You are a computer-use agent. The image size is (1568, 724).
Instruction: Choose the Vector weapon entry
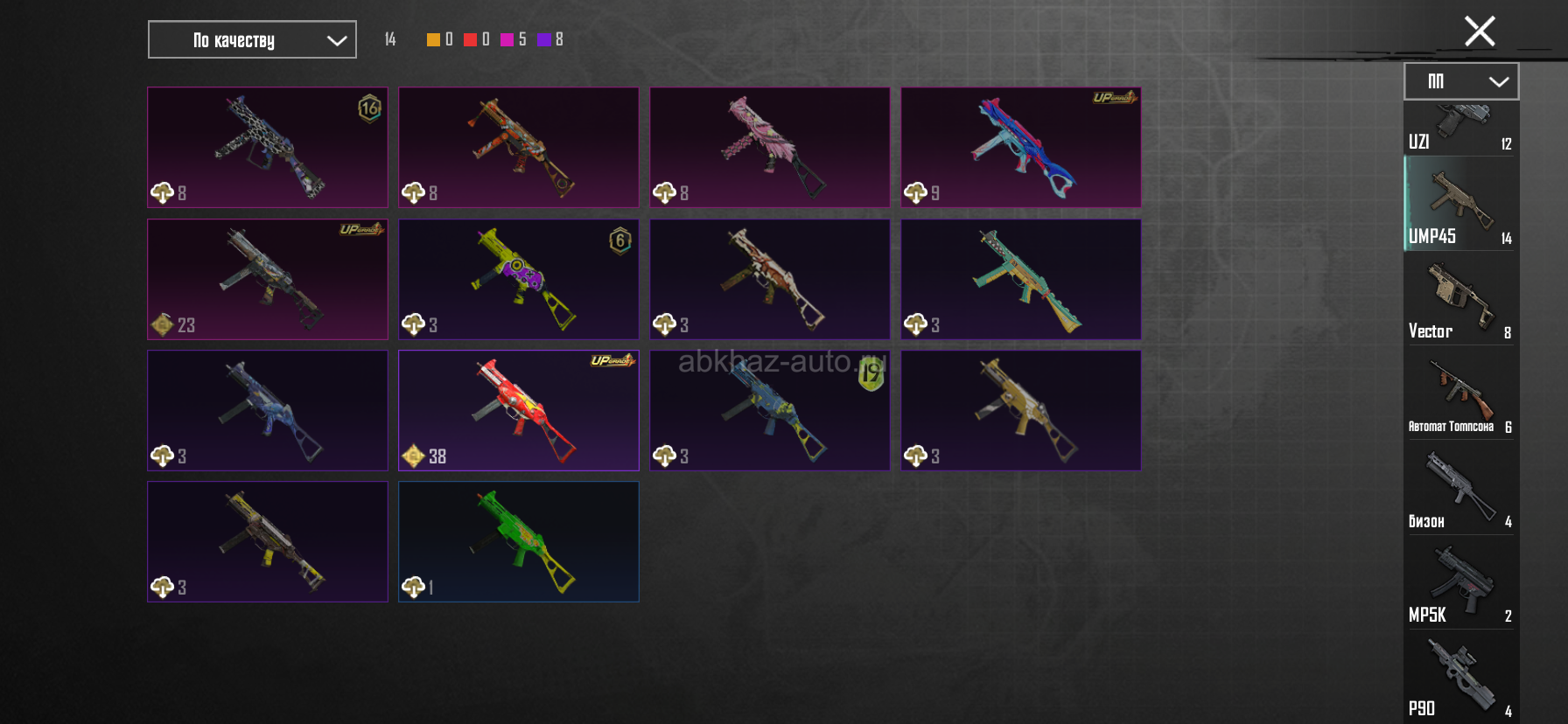pos(1460,299)
